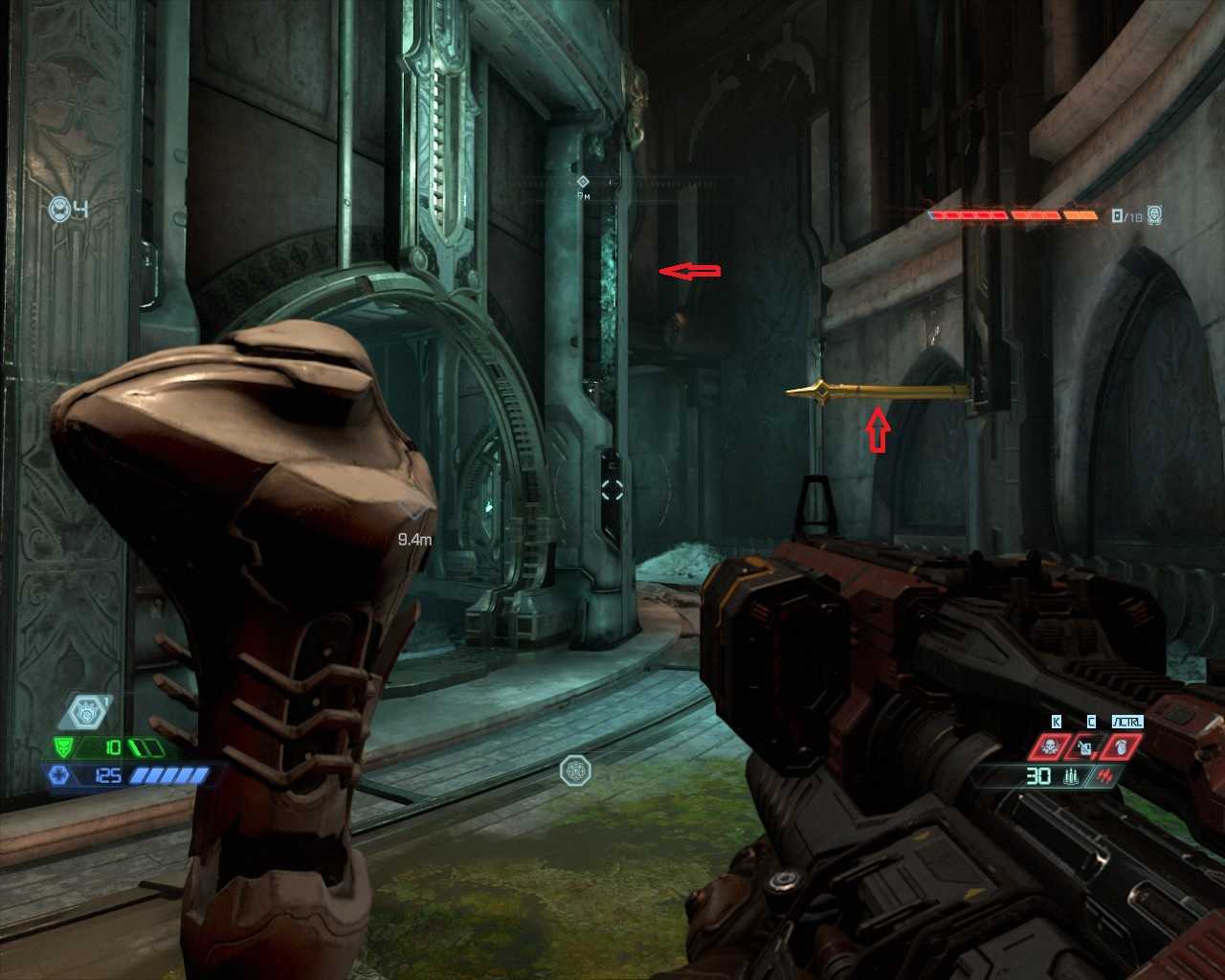
Task: Click the blue health hexagon icon
Action: pyautogui.click(x=59, y=774)
